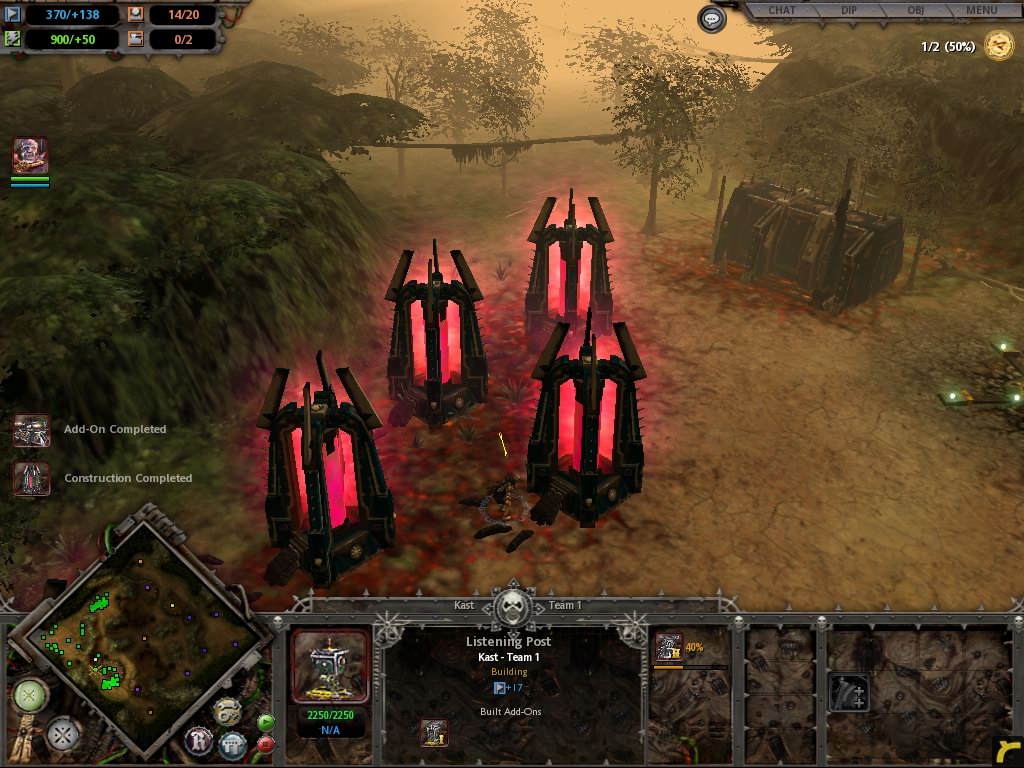Cancel the queued add-on at 40%
The height and width of the screenshot is (768, 1024).
point(668,647)
